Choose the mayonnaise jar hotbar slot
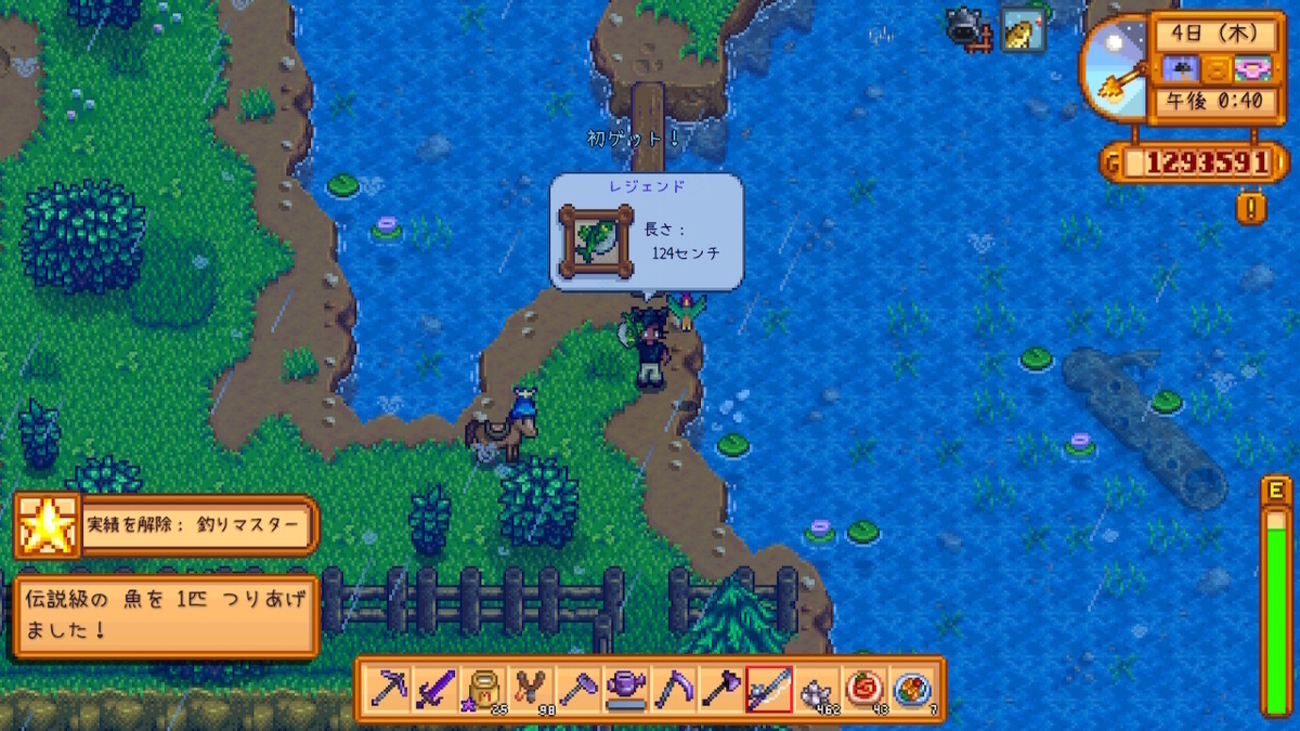 (x=484, y=689)
